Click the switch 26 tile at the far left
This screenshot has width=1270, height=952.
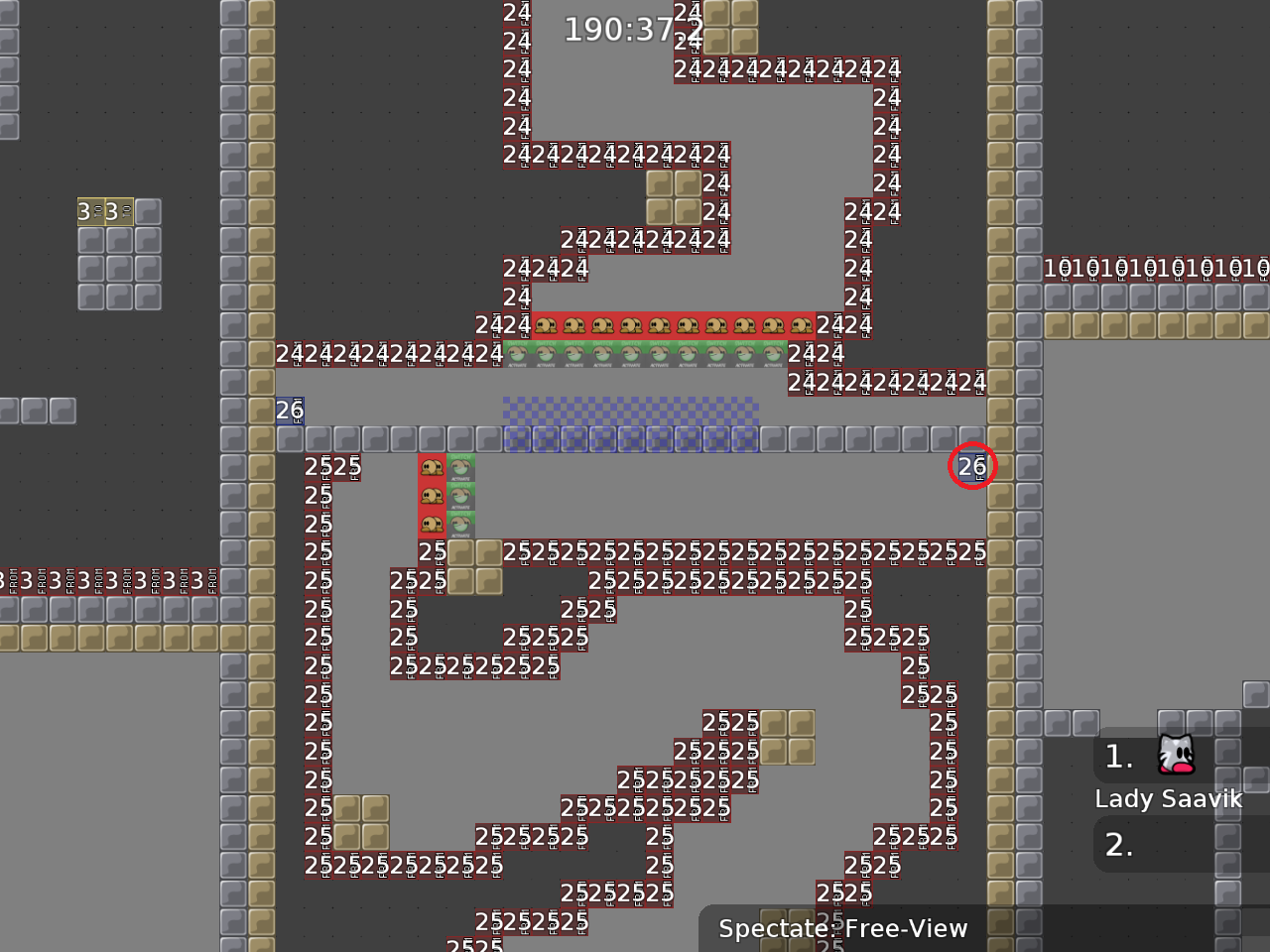(290, 410)
